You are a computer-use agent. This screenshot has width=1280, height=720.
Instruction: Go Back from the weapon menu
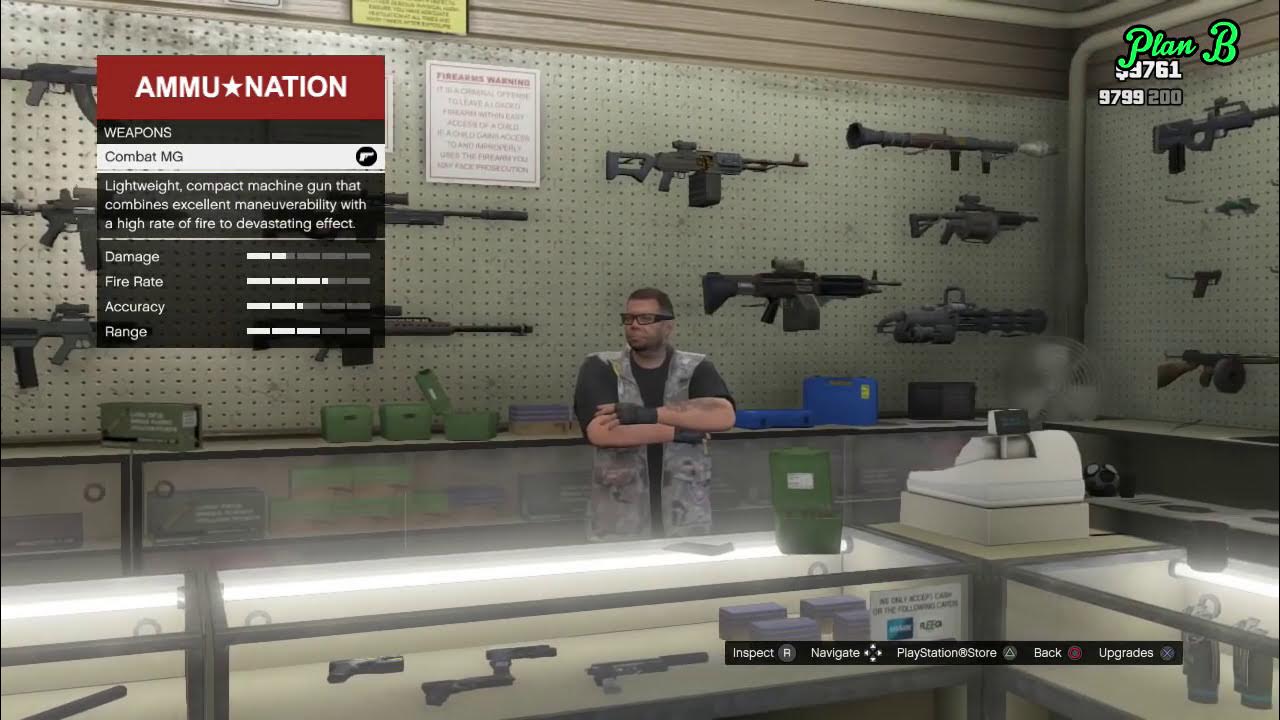point(1057,653)
